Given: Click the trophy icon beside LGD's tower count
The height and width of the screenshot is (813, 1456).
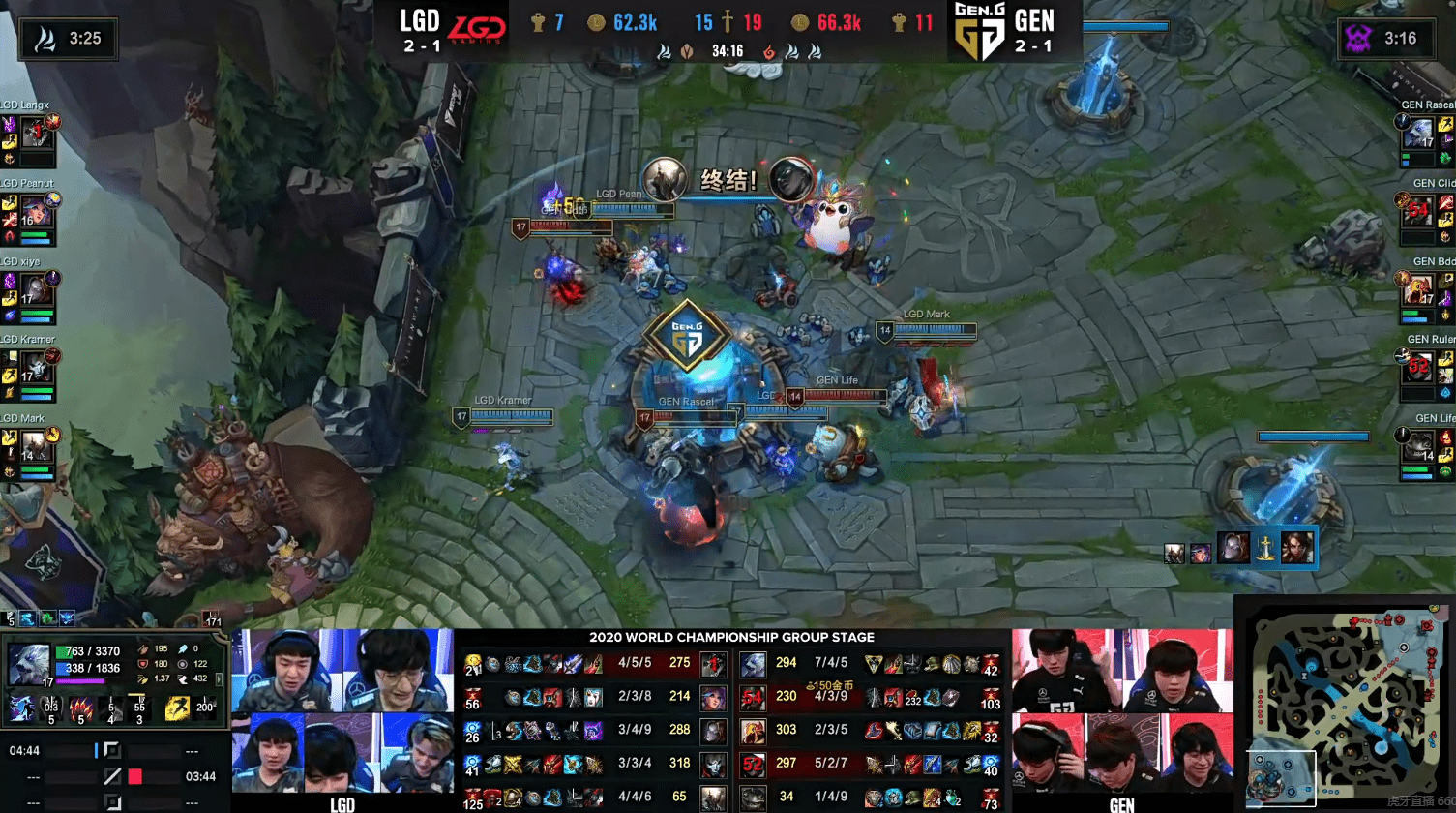Looking at the screenshot, I should coord(539,21).
